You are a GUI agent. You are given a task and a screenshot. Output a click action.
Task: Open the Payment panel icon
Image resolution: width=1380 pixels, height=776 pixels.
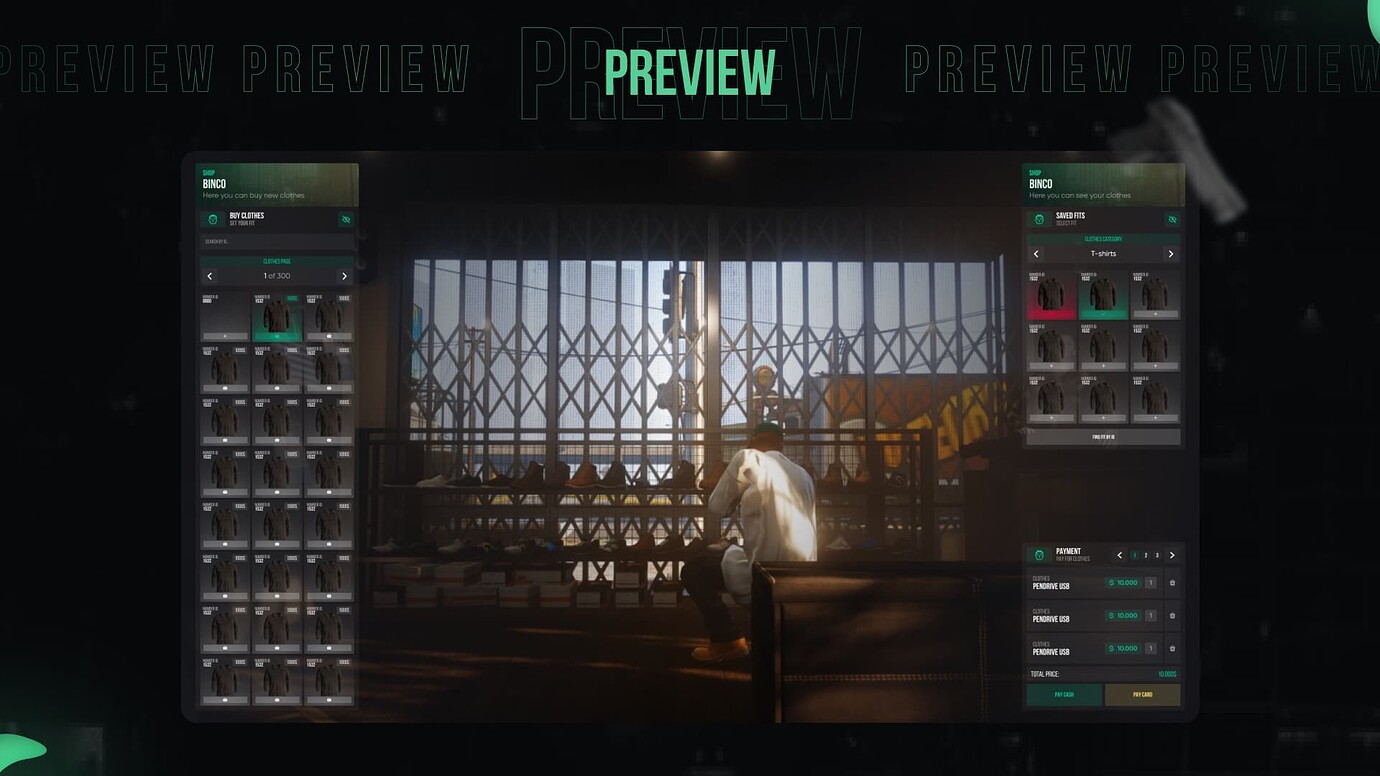1039,555
